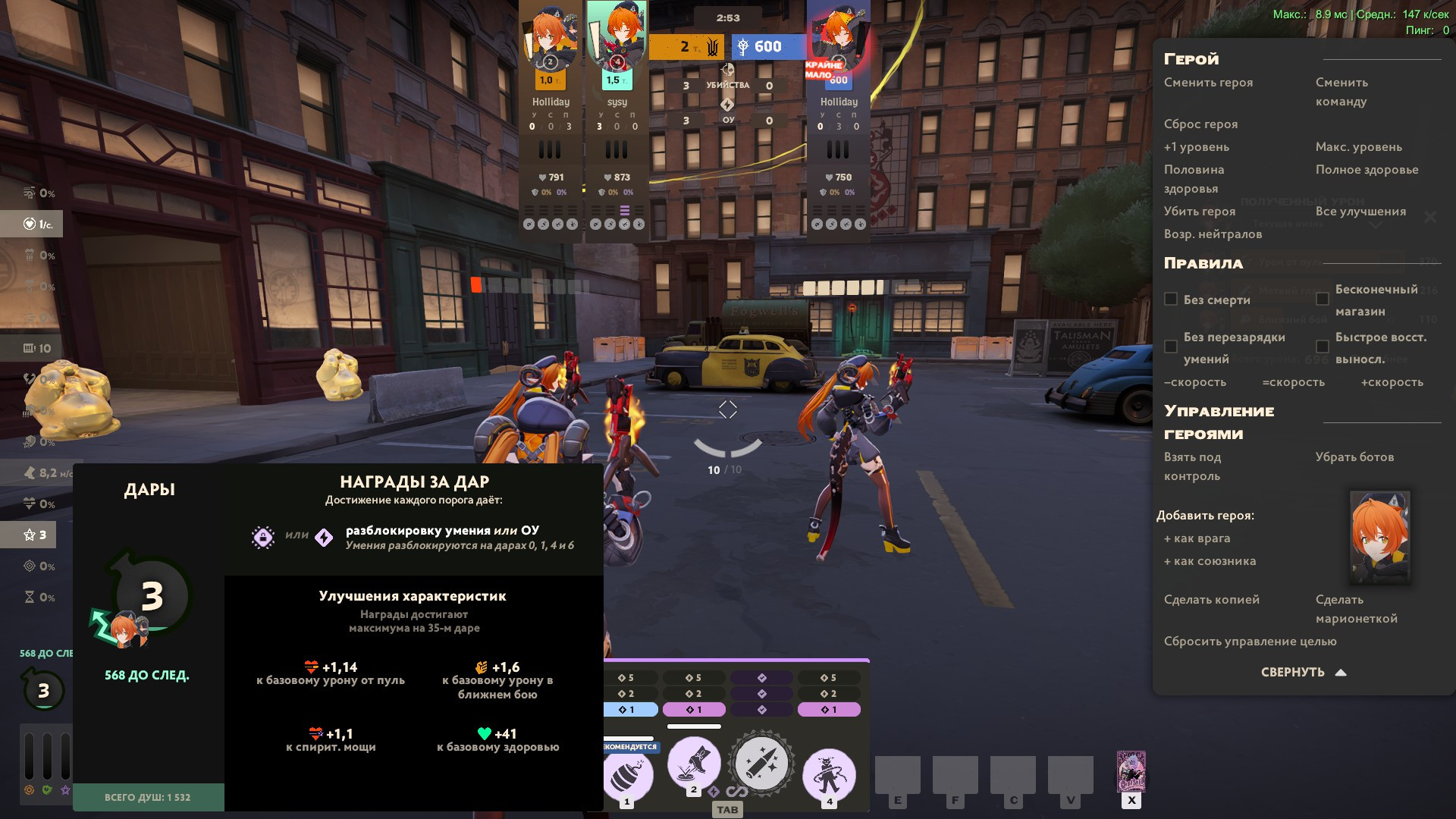Viewport: 1456px width, 819px height.
Task: Click "Убрать ботов" option
Action: tap(1354, 457)
